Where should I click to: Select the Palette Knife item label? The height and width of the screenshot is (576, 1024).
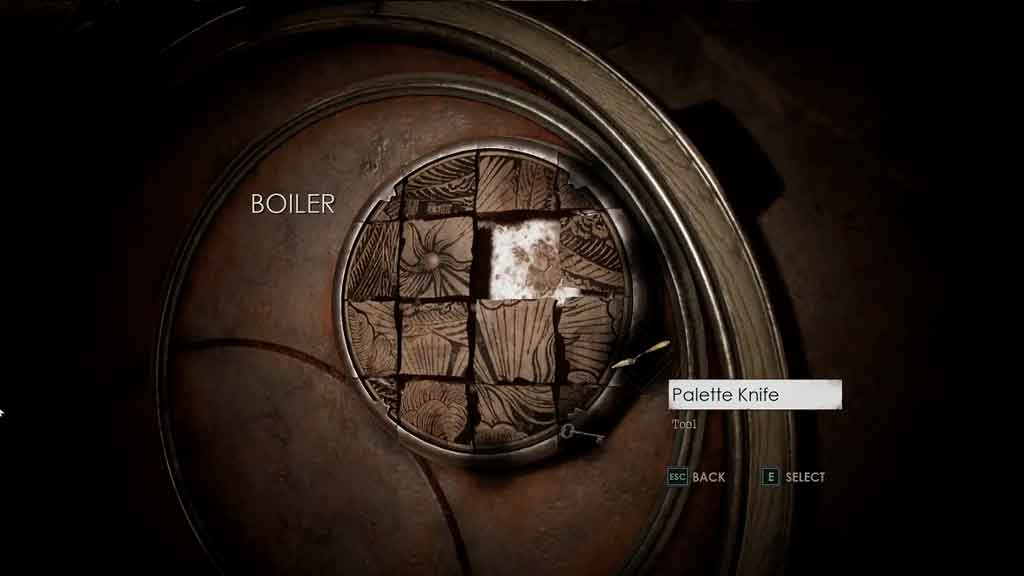pos(755,395)
